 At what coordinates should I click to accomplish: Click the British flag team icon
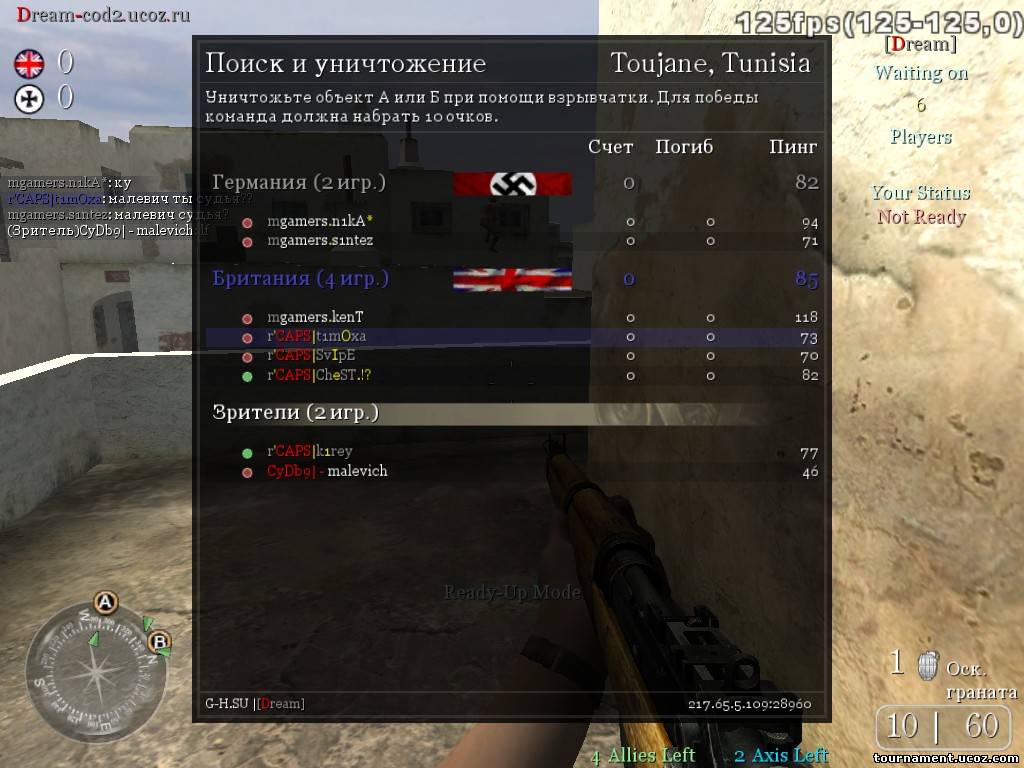pyautogui.click(x=29, y=65)
